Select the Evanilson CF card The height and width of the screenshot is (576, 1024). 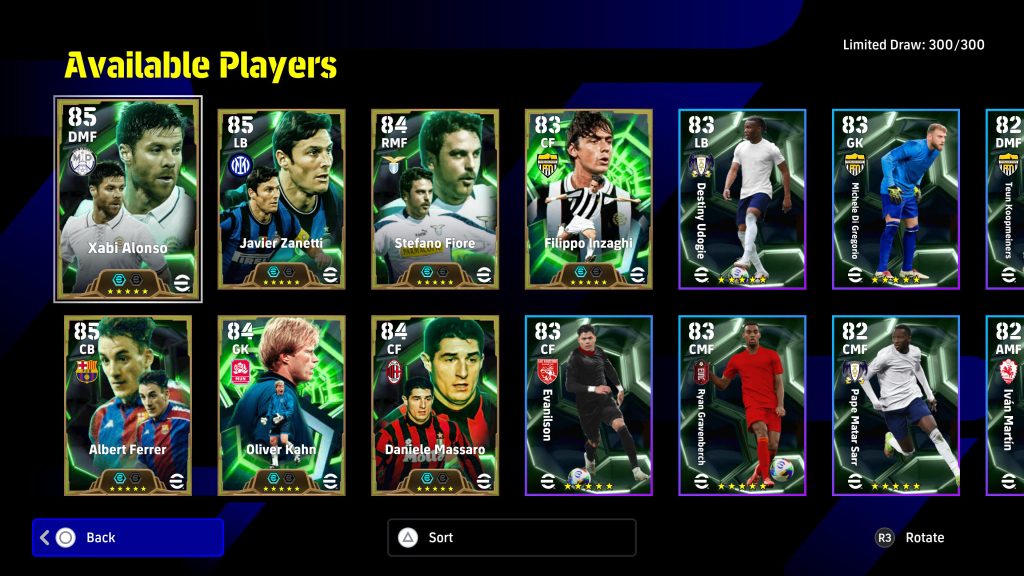[x=588, y=405]
